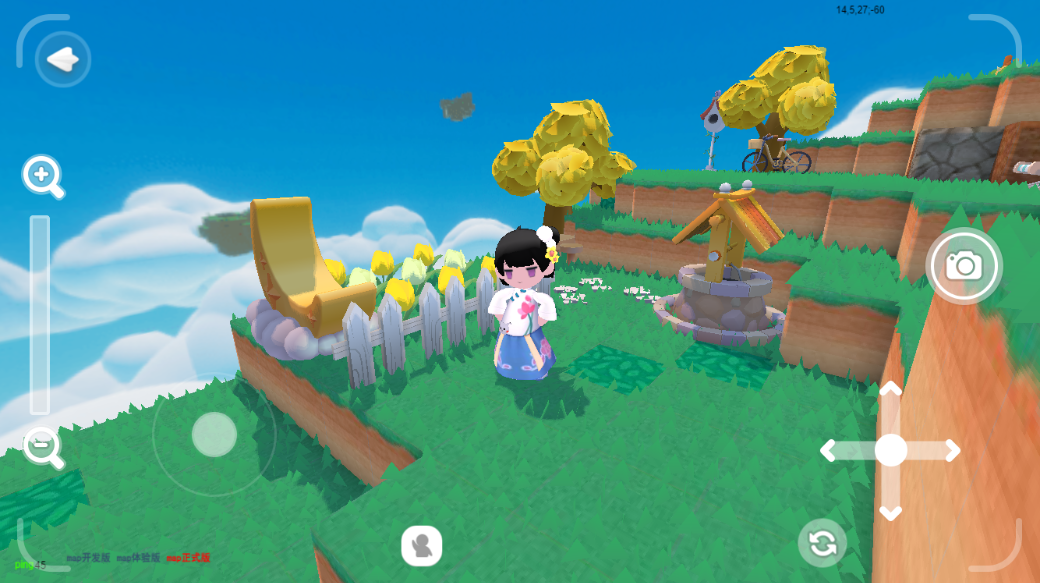Reset the view with the circular arrows button
This screenshot has height=583, width=1040.
point(822,544)
